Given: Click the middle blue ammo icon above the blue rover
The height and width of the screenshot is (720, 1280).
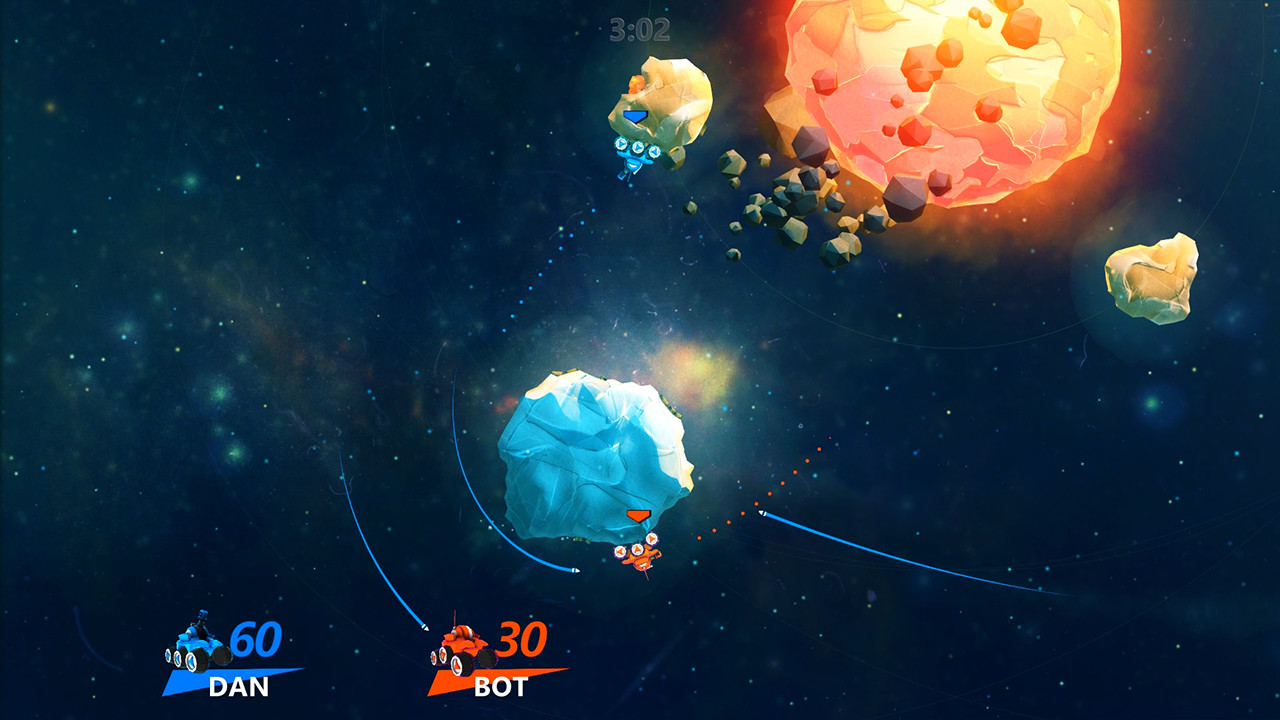Looking at the screenshot, I should click(638, 148).
